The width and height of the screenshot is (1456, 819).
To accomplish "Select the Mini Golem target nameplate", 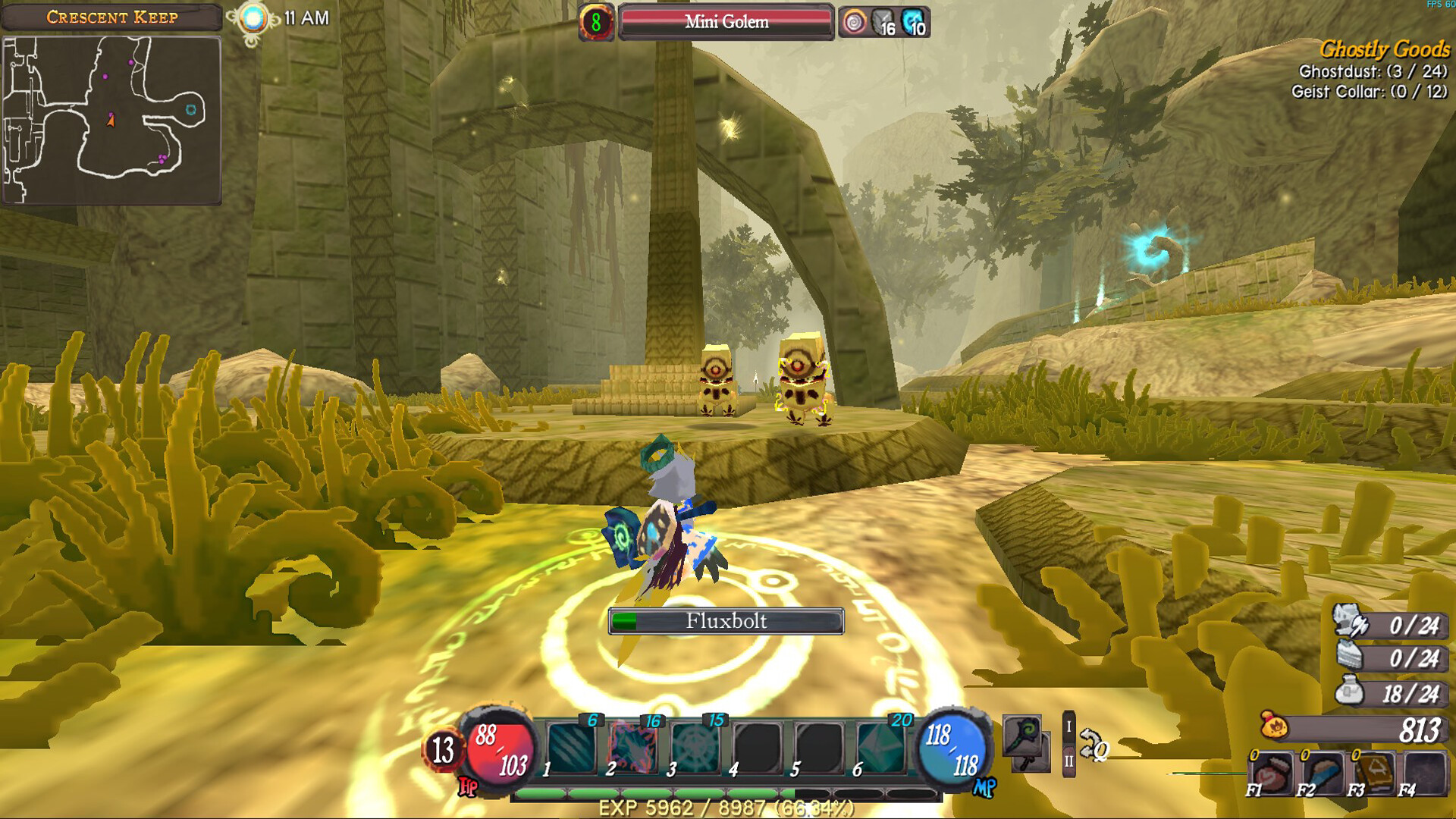I will (x=726, y=22).
